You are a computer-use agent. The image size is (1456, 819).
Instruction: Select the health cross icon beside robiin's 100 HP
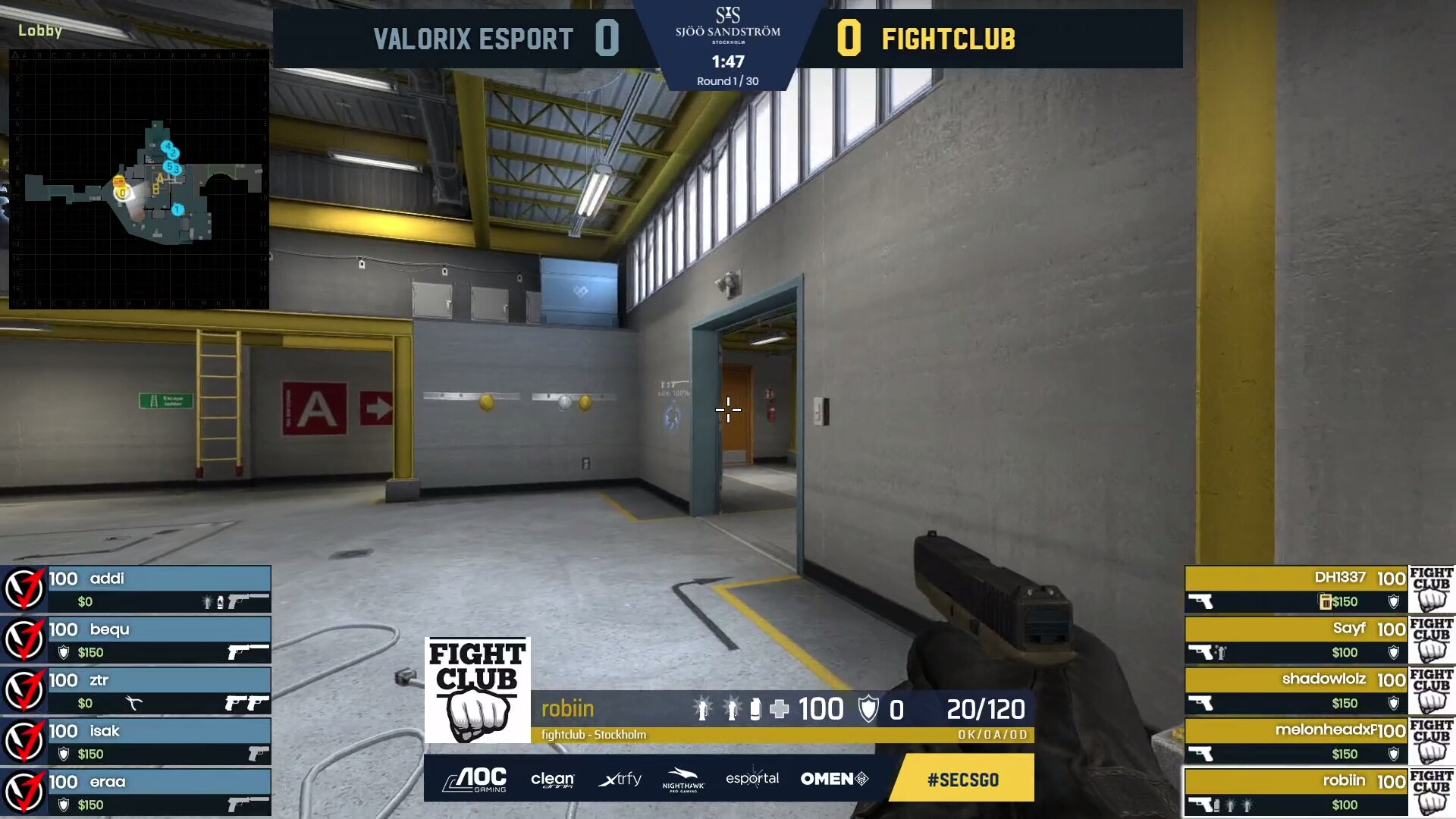click(x=779, y=710)
